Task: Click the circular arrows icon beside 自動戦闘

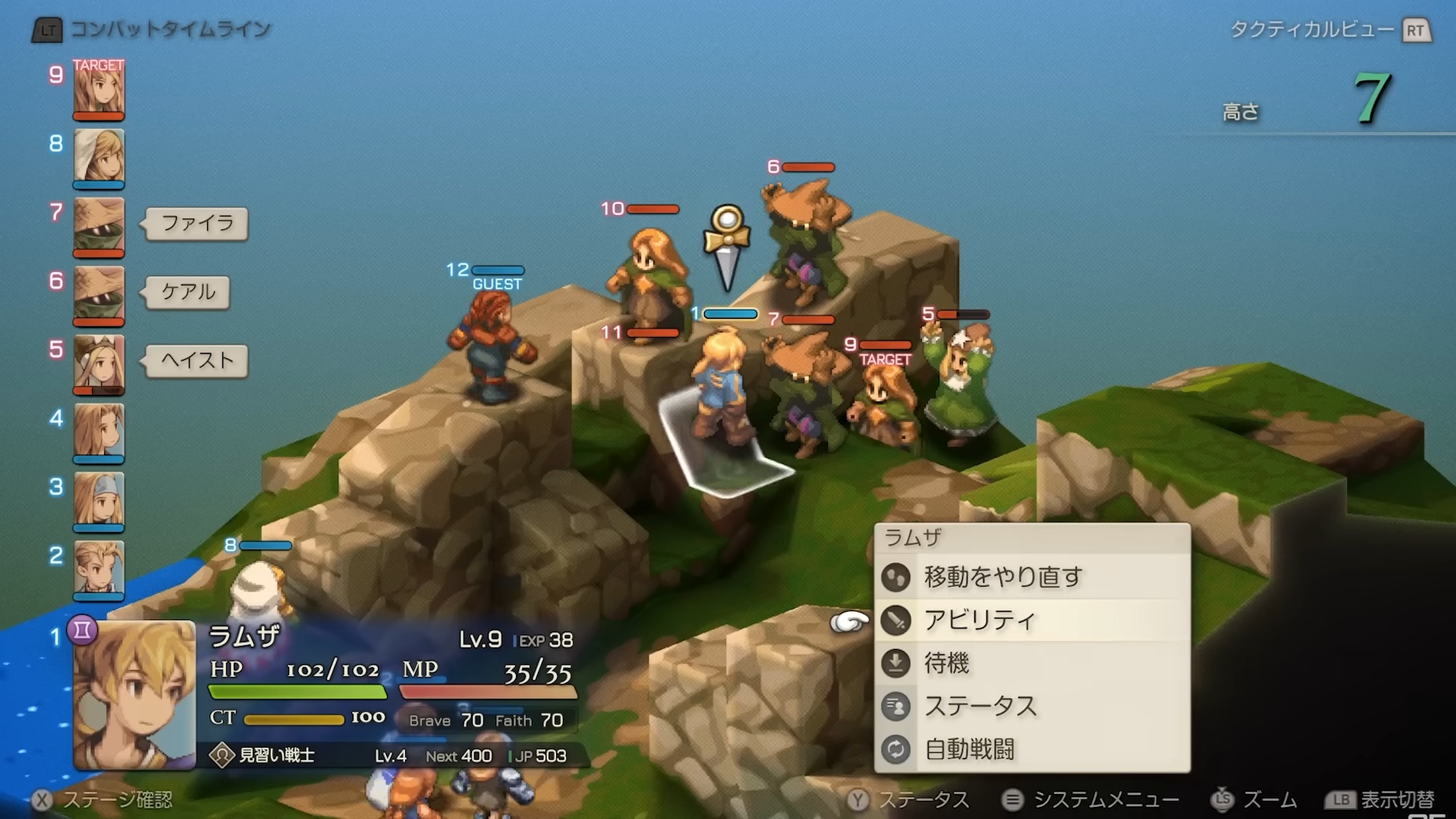Action: [896, 750]
